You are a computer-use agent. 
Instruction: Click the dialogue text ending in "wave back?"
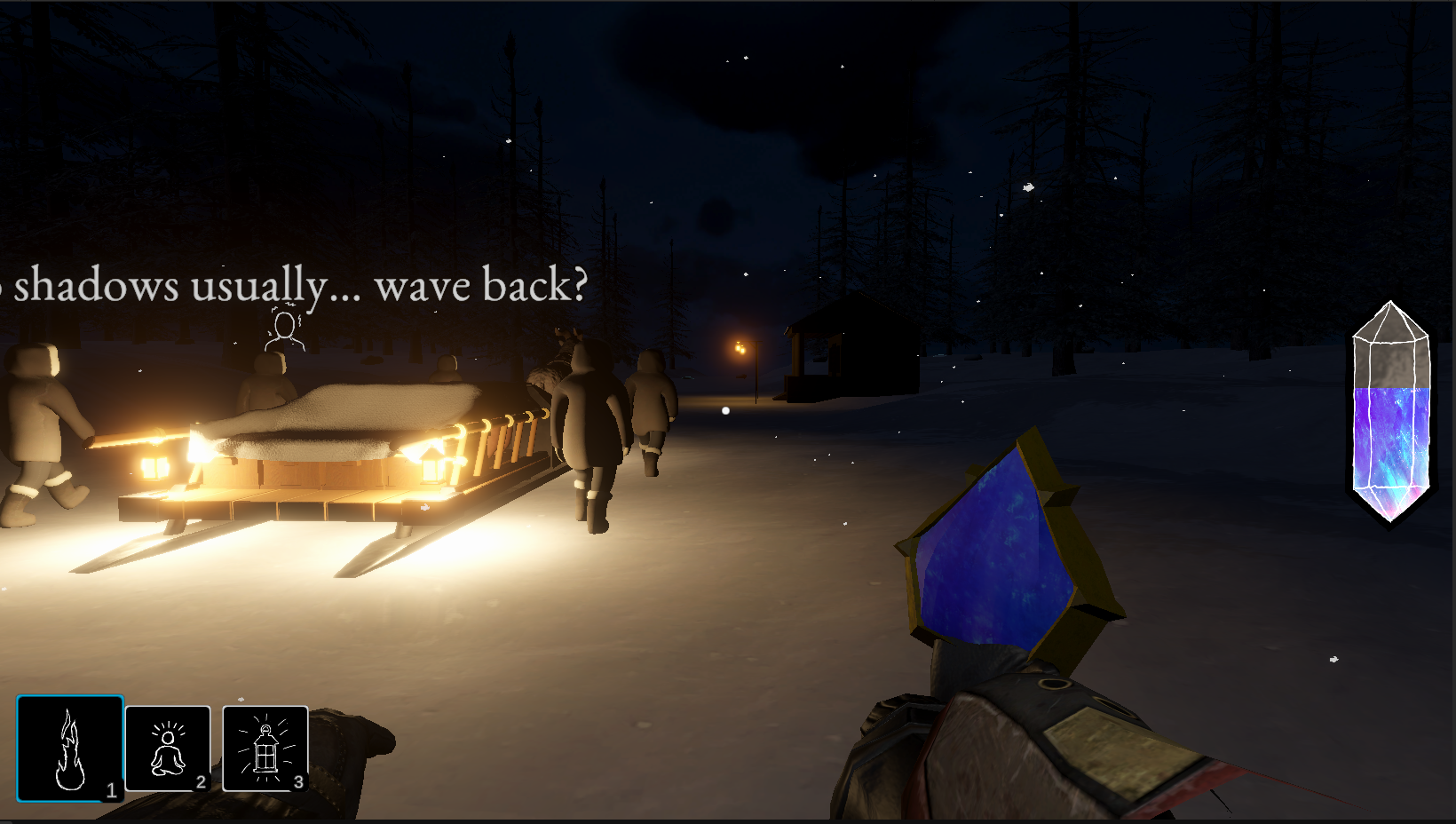[x=293, y=284]
